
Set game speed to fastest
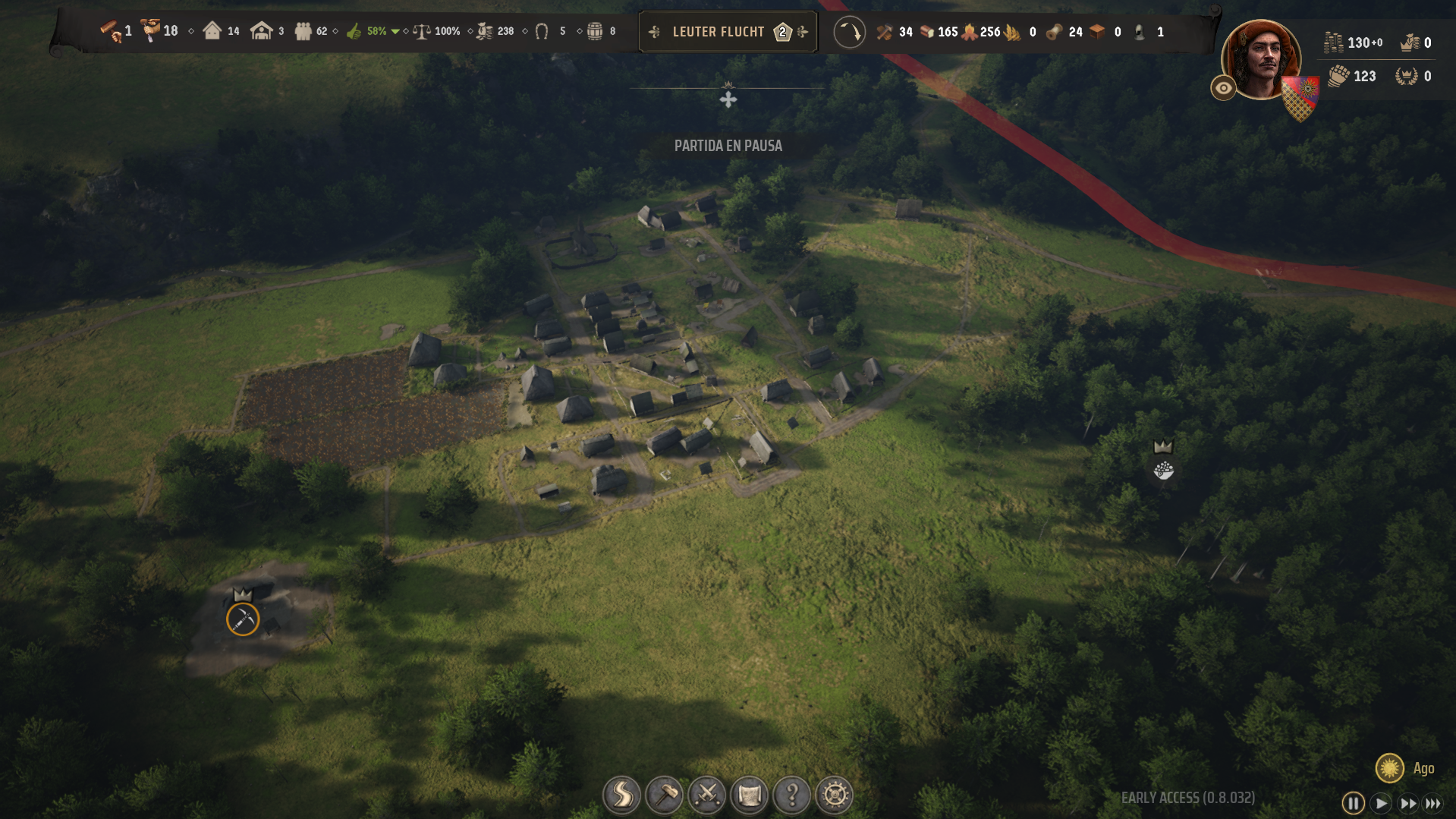coord(1433,802)
